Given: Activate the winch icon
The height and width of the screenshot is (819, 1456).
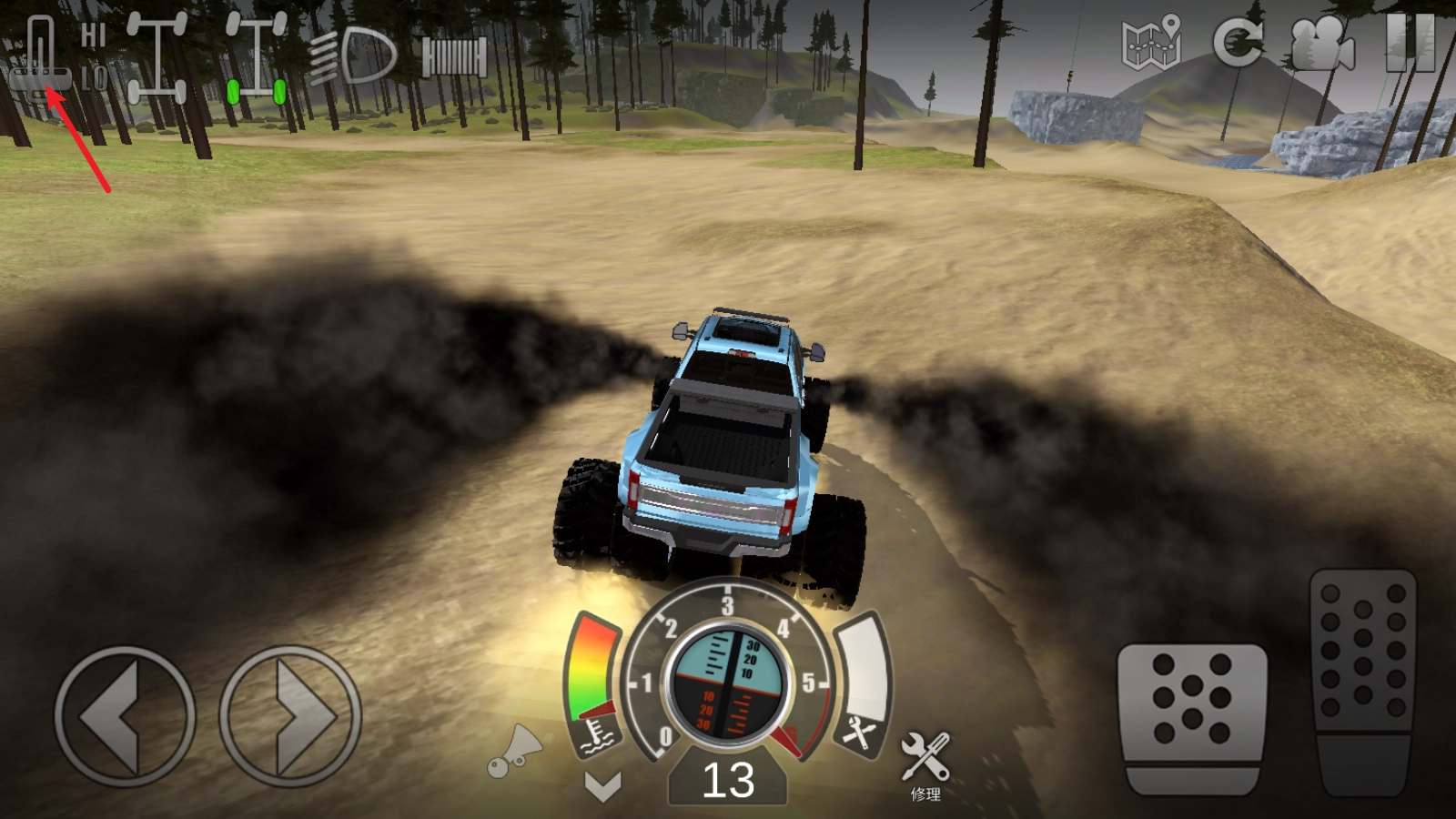Looking at the screenshot, I should (454, 57).
